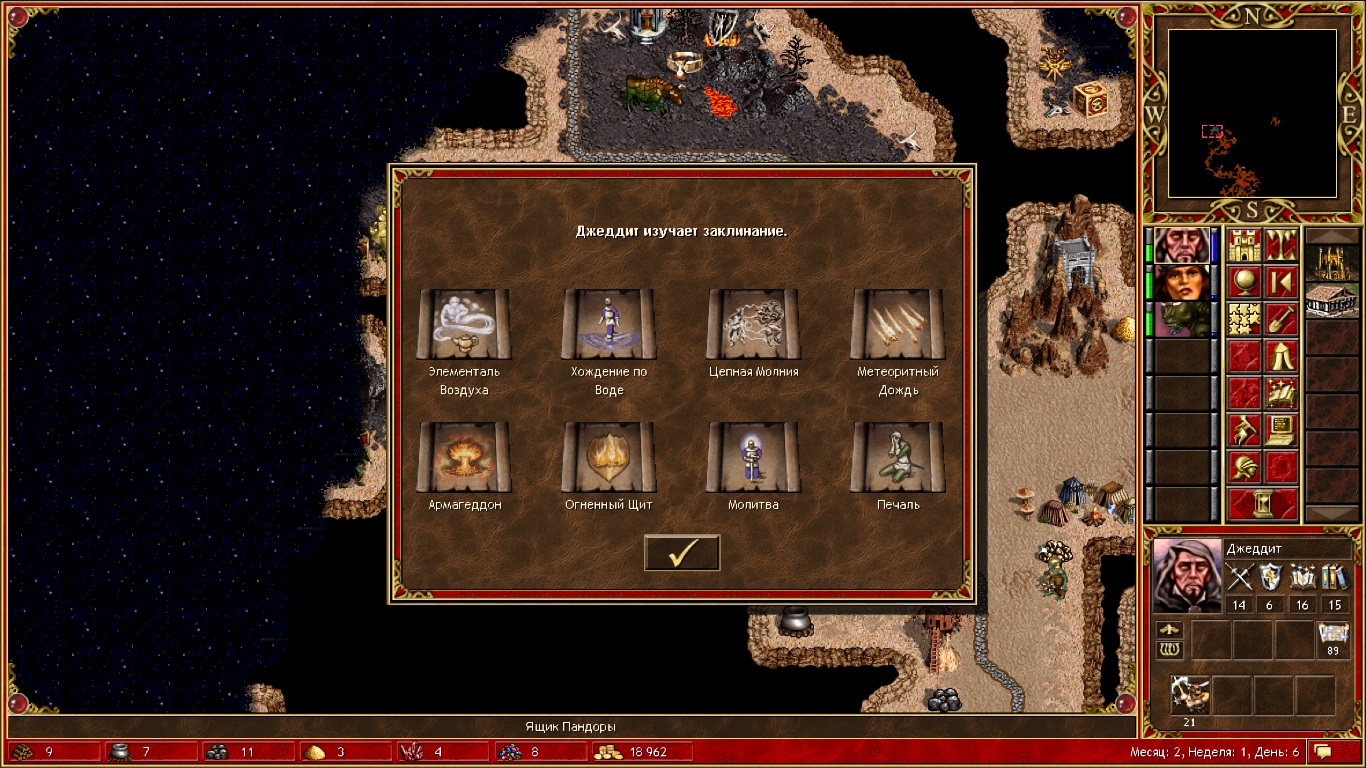Activate the dig shovel button

point(1281,319)
